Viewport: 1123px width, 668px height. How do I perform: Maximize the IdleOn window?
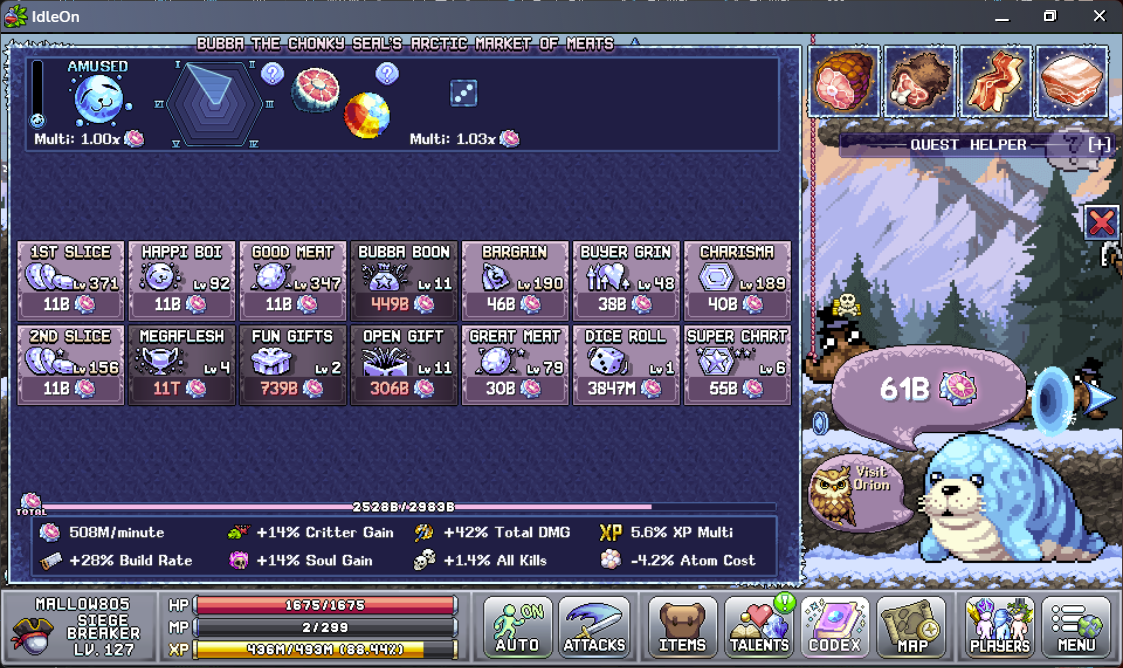point(1050,16)
